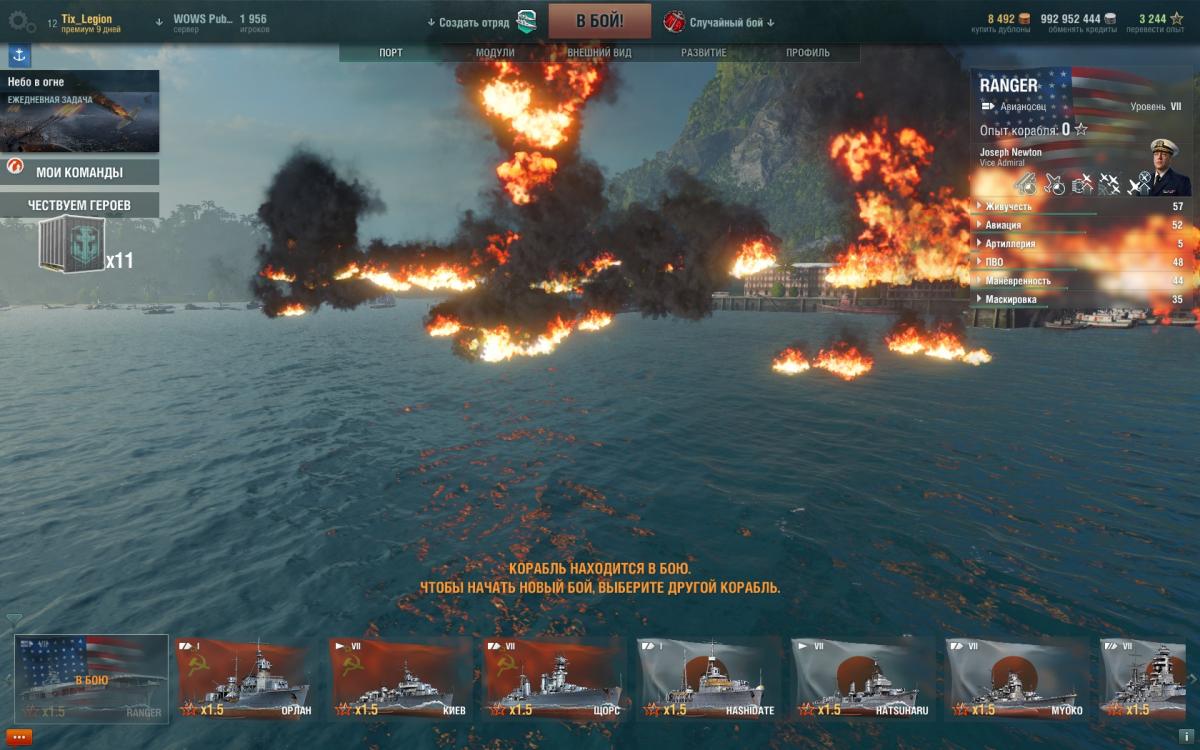Show the ПРОФИЛЬ tab

[x=807, y=53]
